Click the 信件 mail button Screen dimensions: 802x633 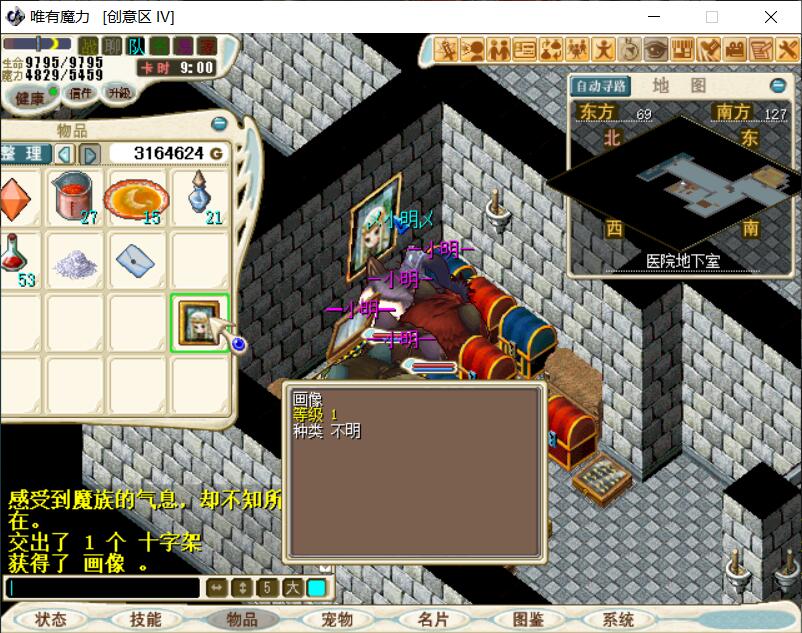(79, 93)
